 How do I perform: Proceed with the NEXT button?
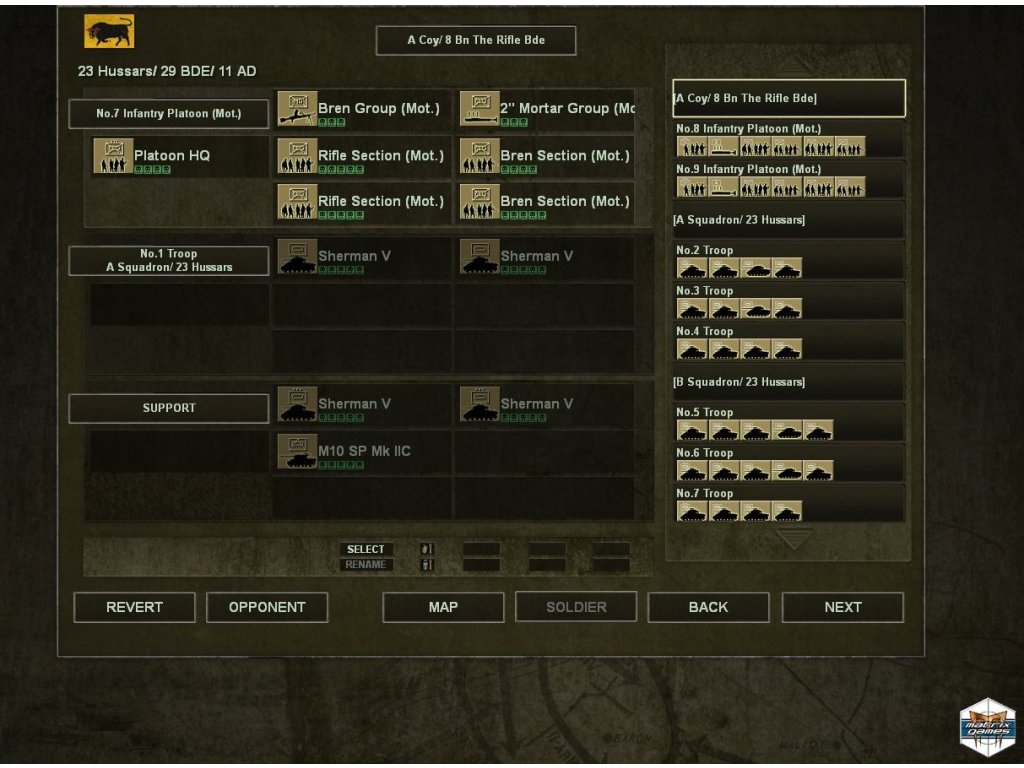click(842, 607)
